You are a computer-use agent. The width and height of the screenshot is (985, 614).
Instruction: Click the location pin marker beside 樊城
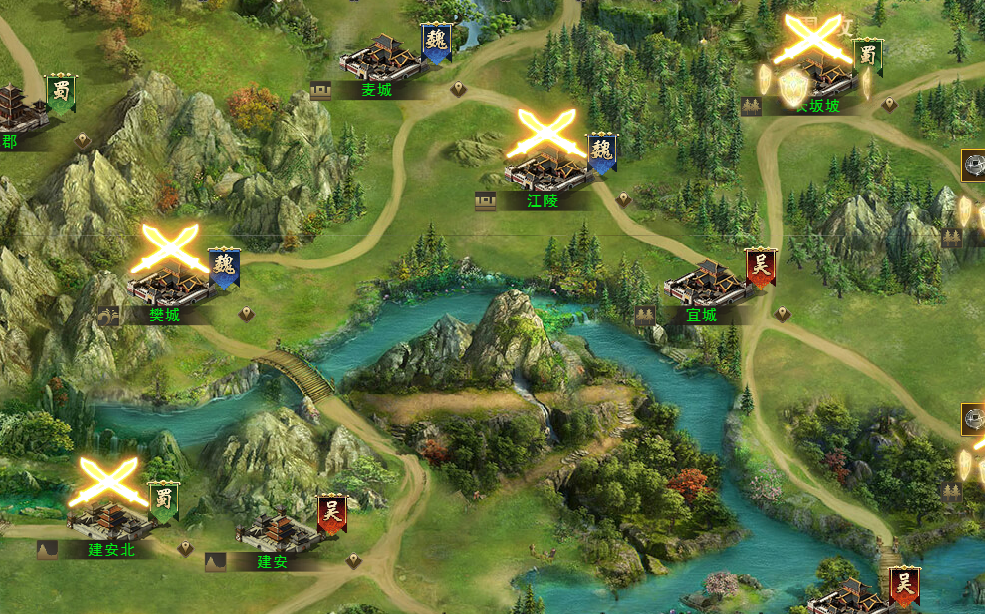coord(246,314)
